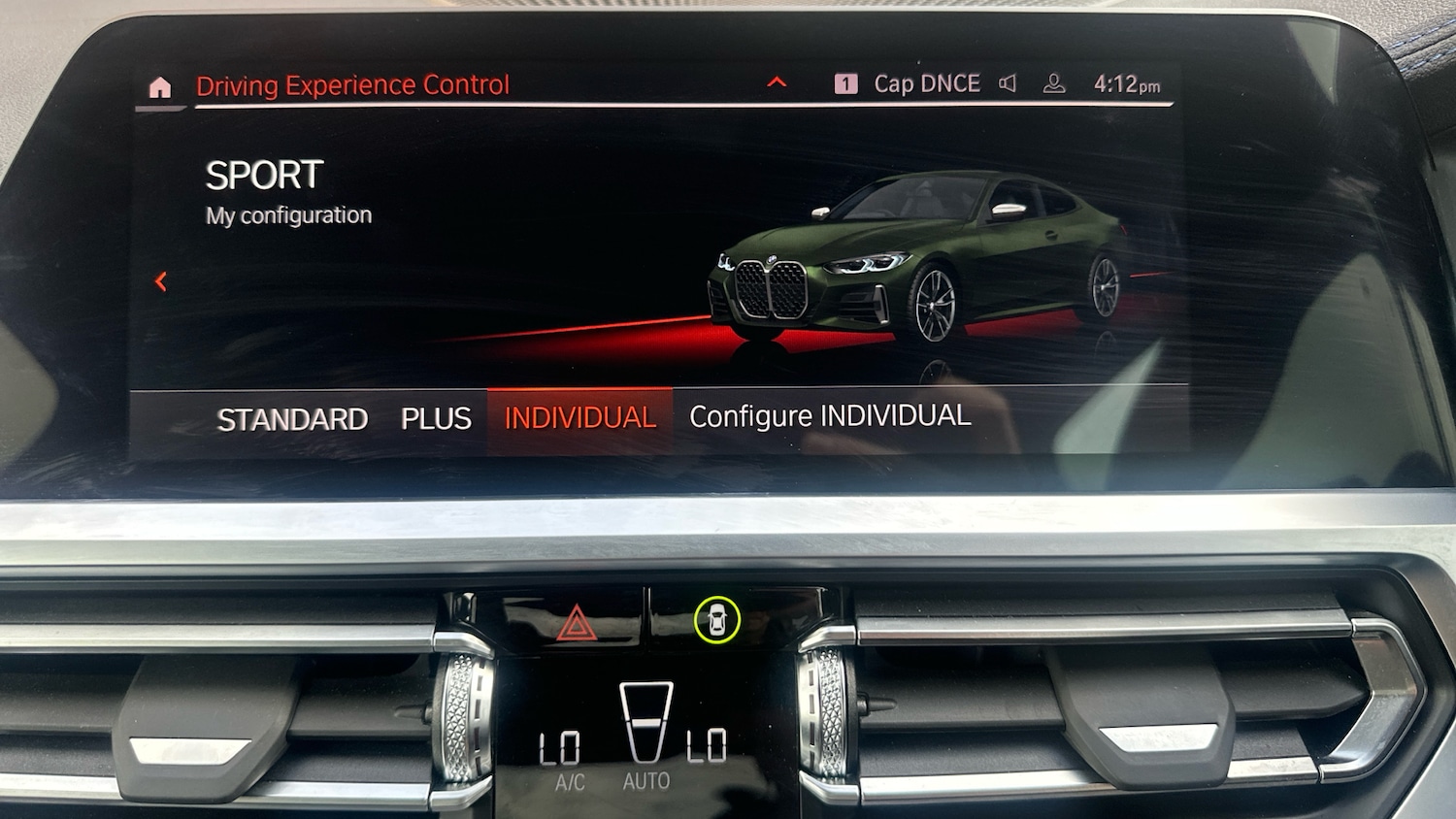Tap My configuration under SPORT
The width and height of the screenshot is (1456, 819).
tap(286, 214)
